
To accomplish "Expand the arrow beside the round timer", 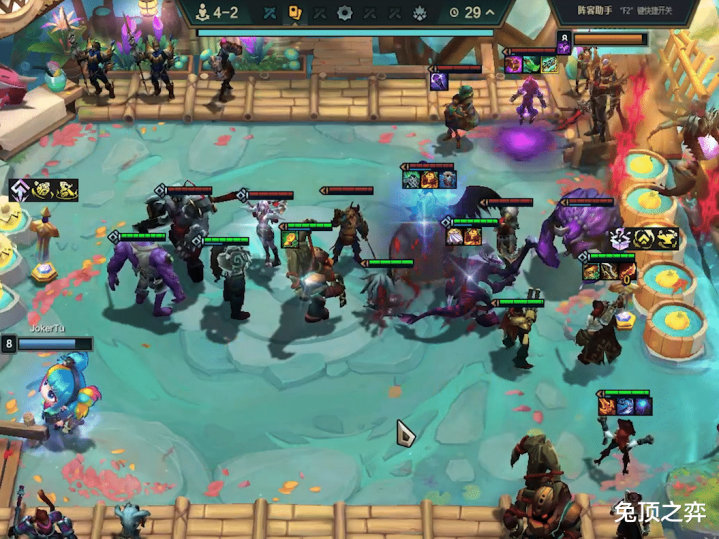I will pos(490,13).
